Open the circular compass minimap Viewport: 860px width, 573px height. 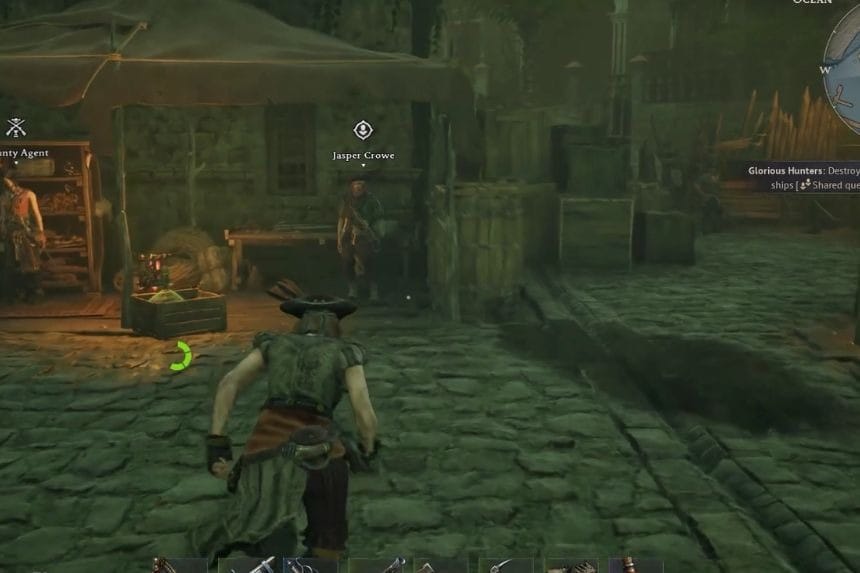(x=845, y=68)
